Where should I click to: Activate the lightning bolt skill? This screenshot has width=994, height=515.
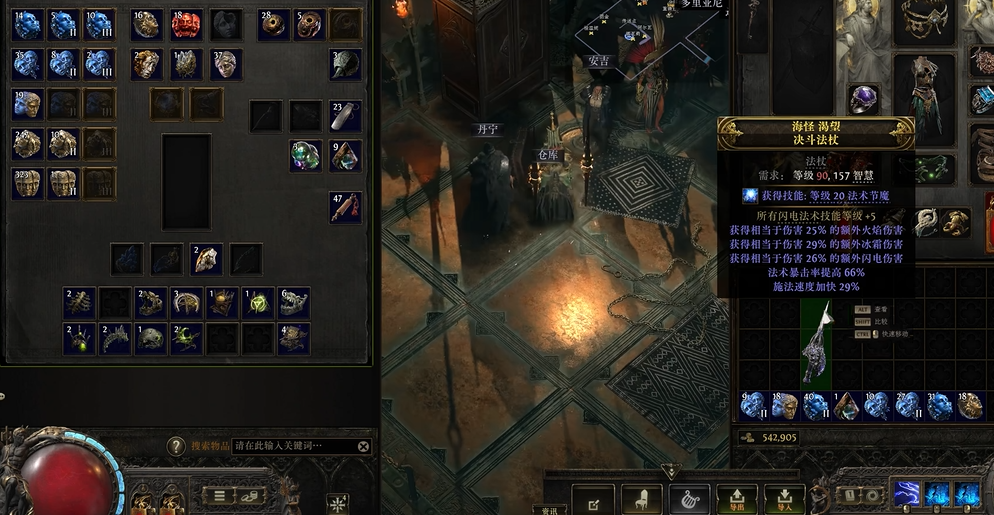906,493
